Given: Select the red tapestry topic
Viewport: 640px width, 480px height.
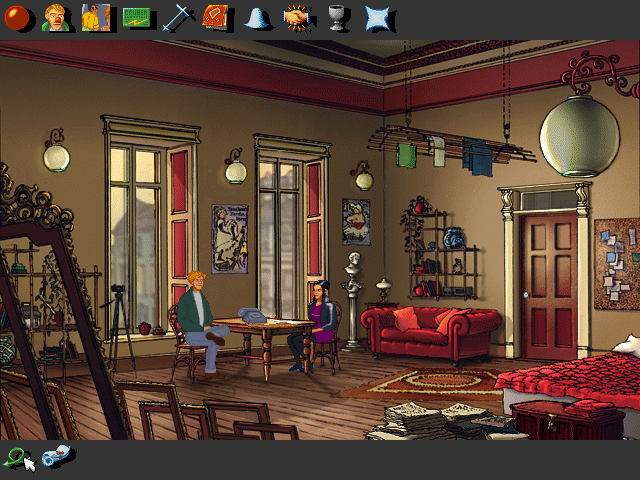Looking at the screenshot, I should 216,17.
